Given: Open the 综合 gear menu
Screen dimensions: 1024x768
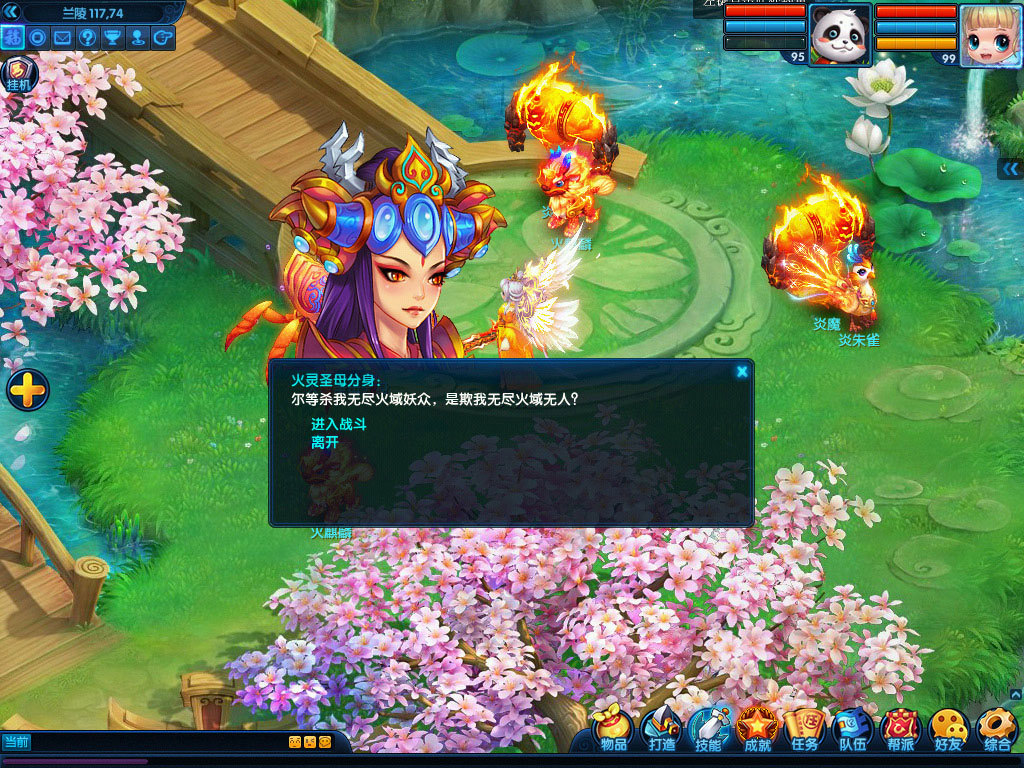Looking at the screenshot, I should pos(996,730).
